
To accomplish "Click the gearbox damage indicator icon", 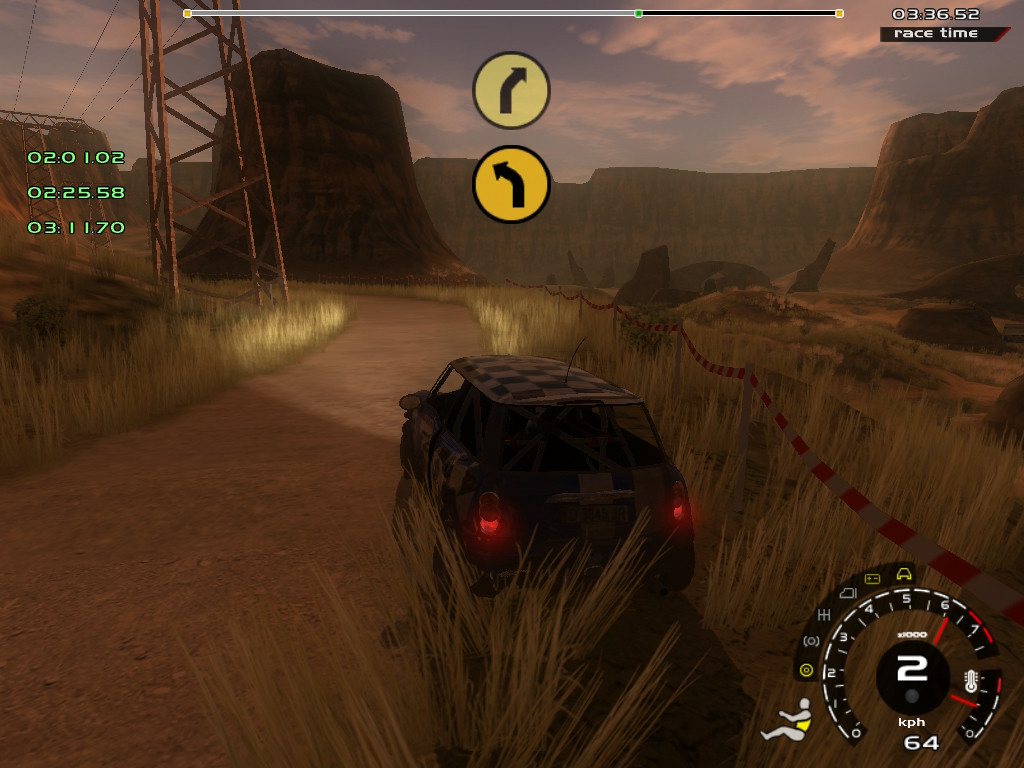I will 825,613.
